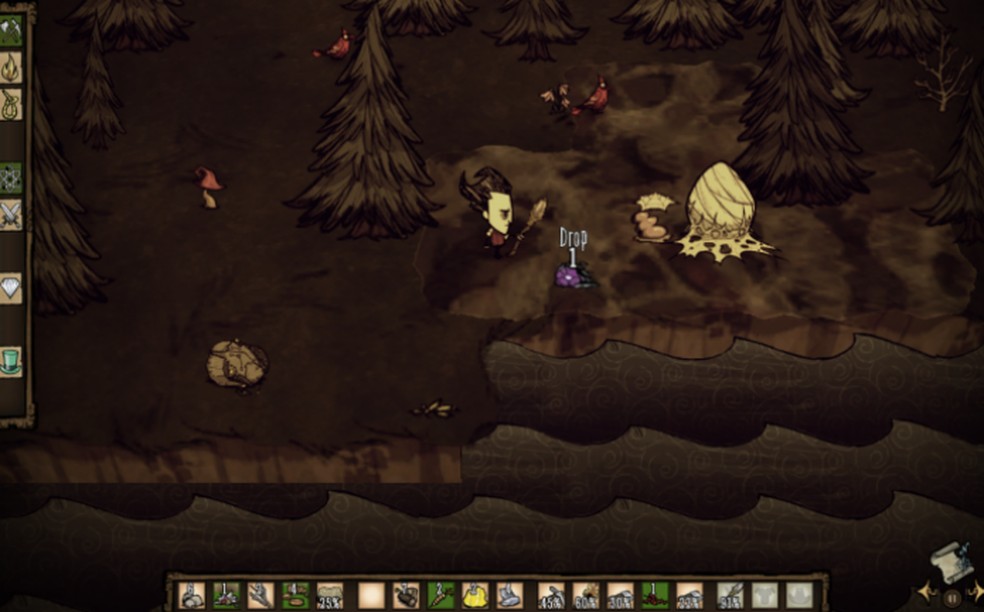Open the Light crafting tab with flame icon
Viewport: 984px width, 612px height.
click(11, 67)
